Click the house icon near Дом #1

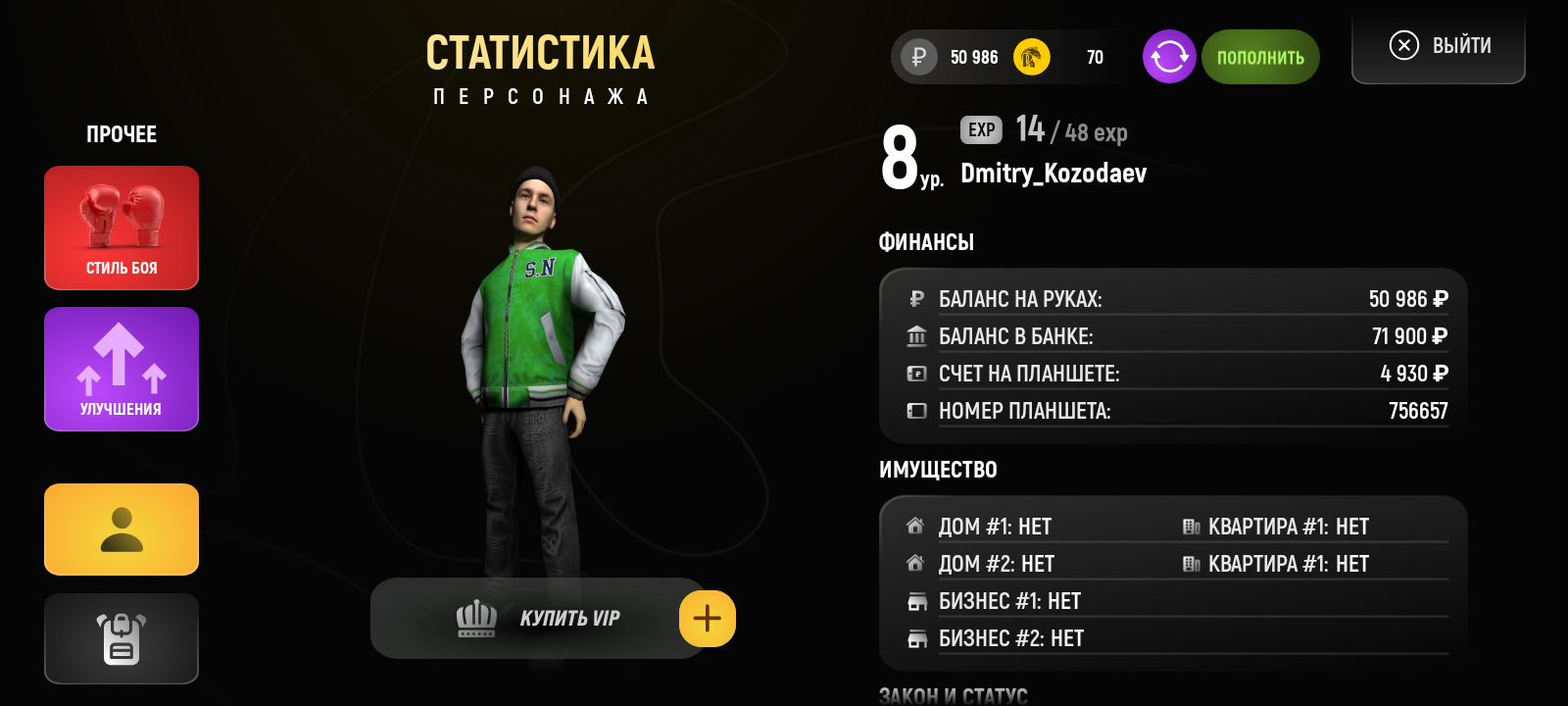[915, 526]
